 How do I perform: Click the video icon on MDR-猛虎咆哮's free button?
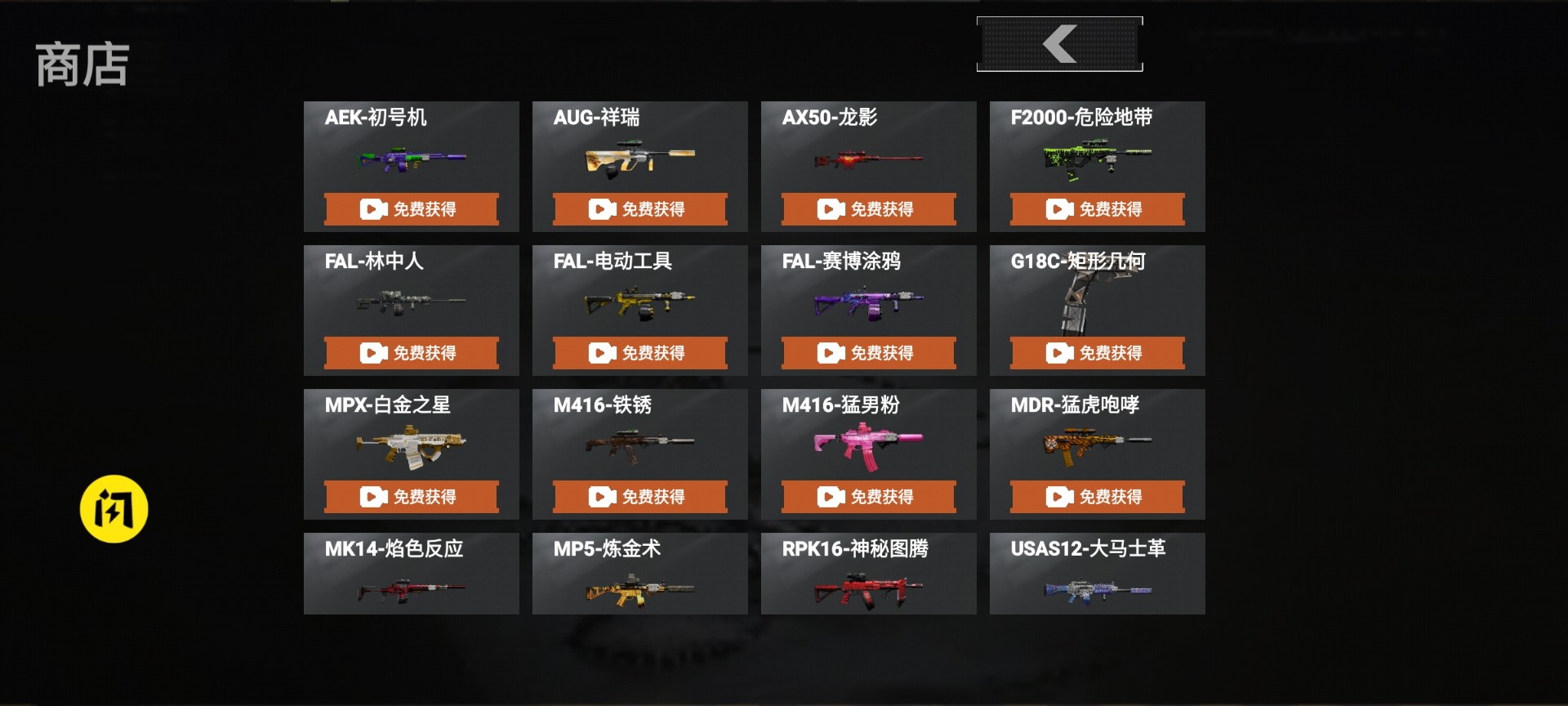[x=1058, y=496]
